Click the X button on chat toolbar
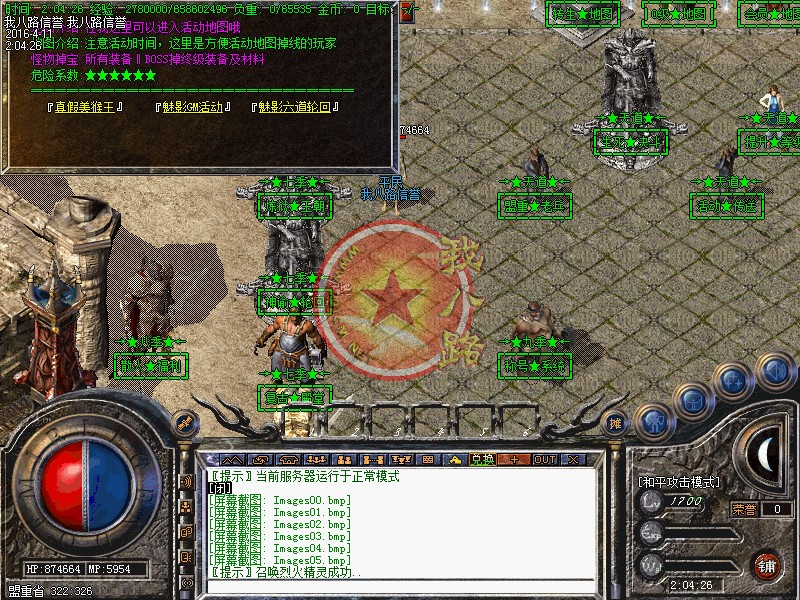The image size is (800, 600). 573,459
